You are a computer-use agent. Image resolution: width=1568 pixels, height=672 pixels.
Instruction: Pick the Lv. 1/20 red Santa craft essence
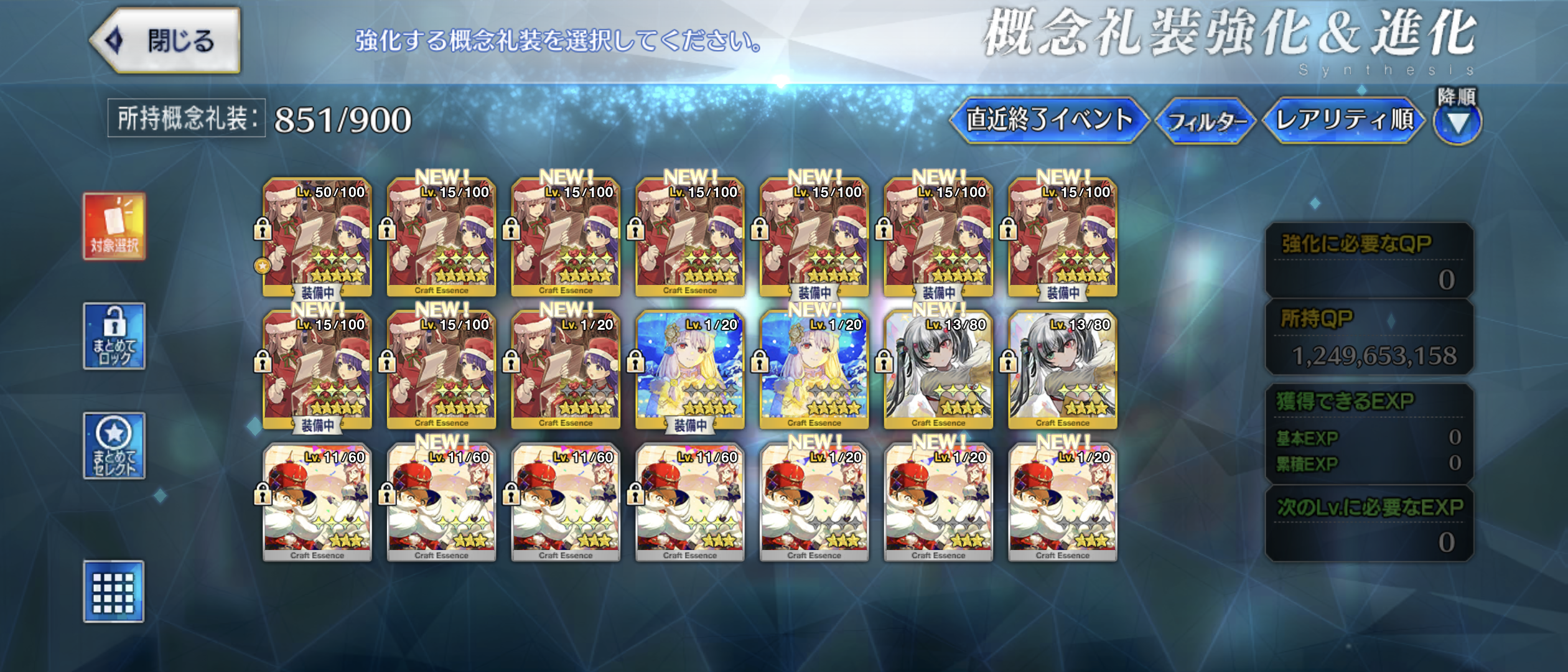566,369
